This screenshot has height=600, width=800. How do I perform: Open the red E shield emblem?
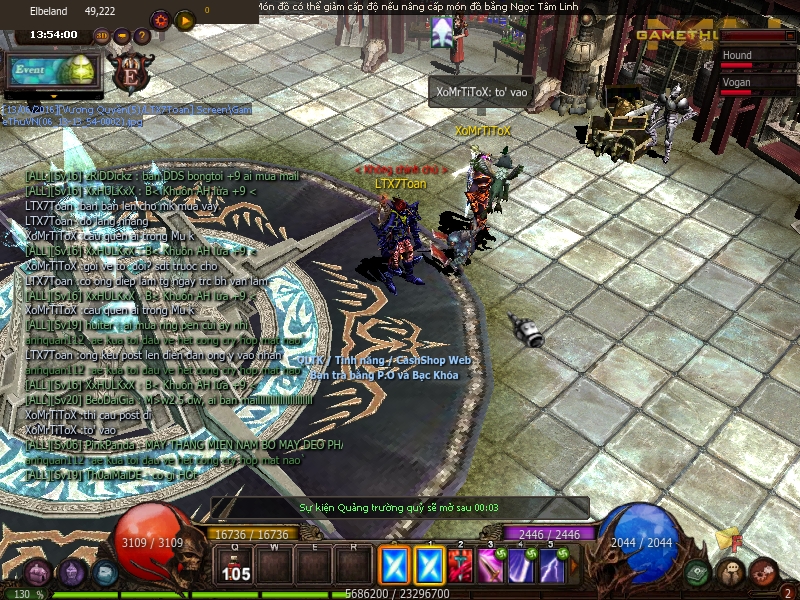(130, 72)
